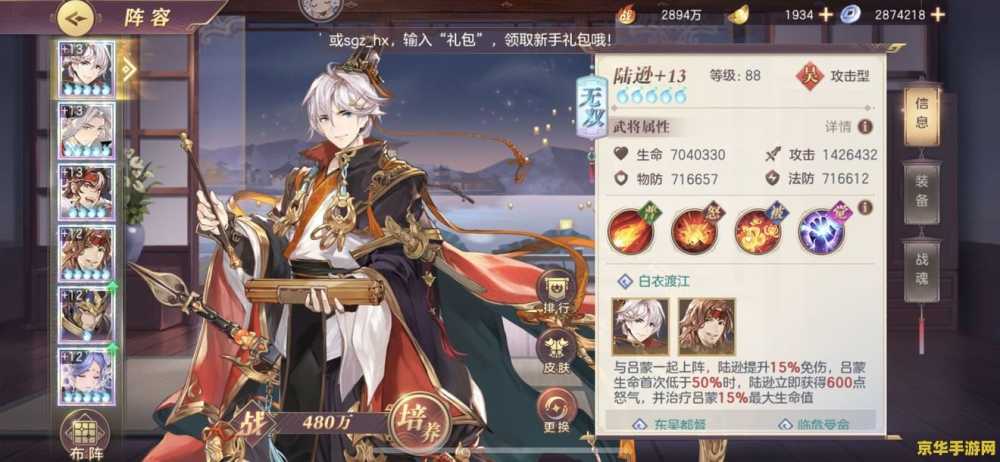Select the golden-armored hero in lineup
The image size is (1000, 462).
[86, 314]
